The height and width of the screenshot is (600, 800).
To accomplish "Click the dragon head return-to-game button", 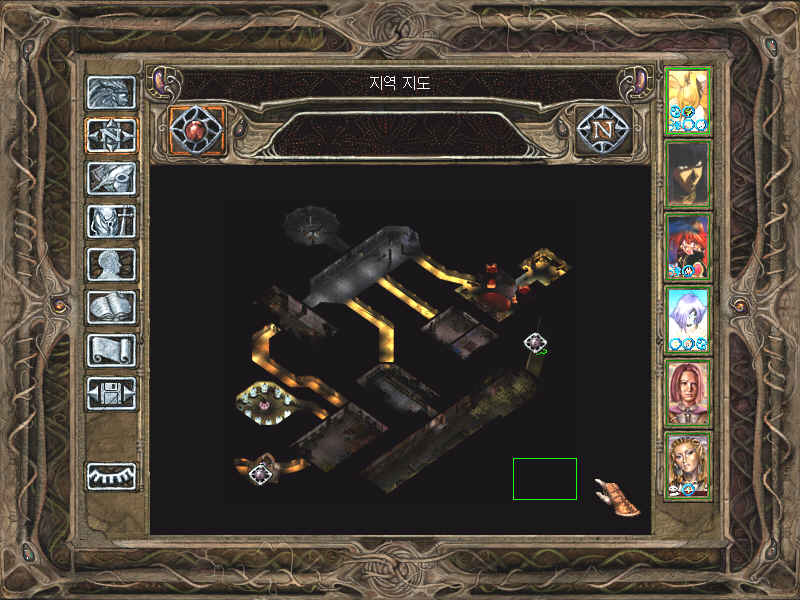I will point(111,92).
